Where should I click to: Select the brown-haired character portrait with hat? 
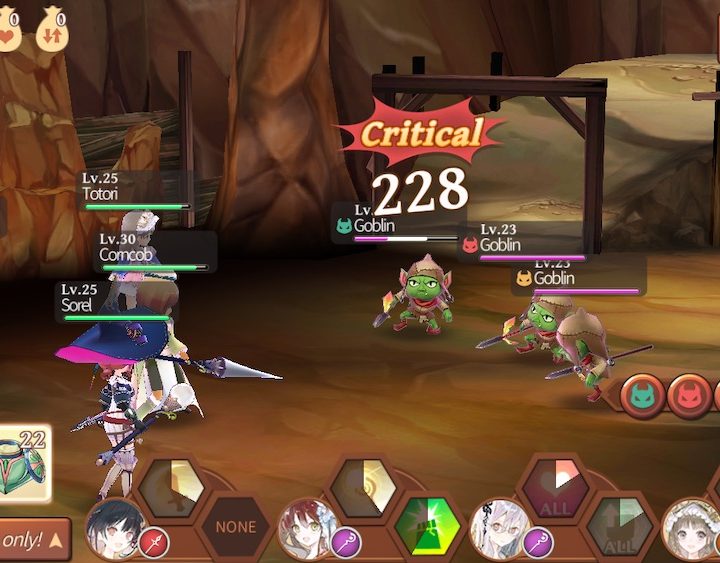(x=692, y=532)
